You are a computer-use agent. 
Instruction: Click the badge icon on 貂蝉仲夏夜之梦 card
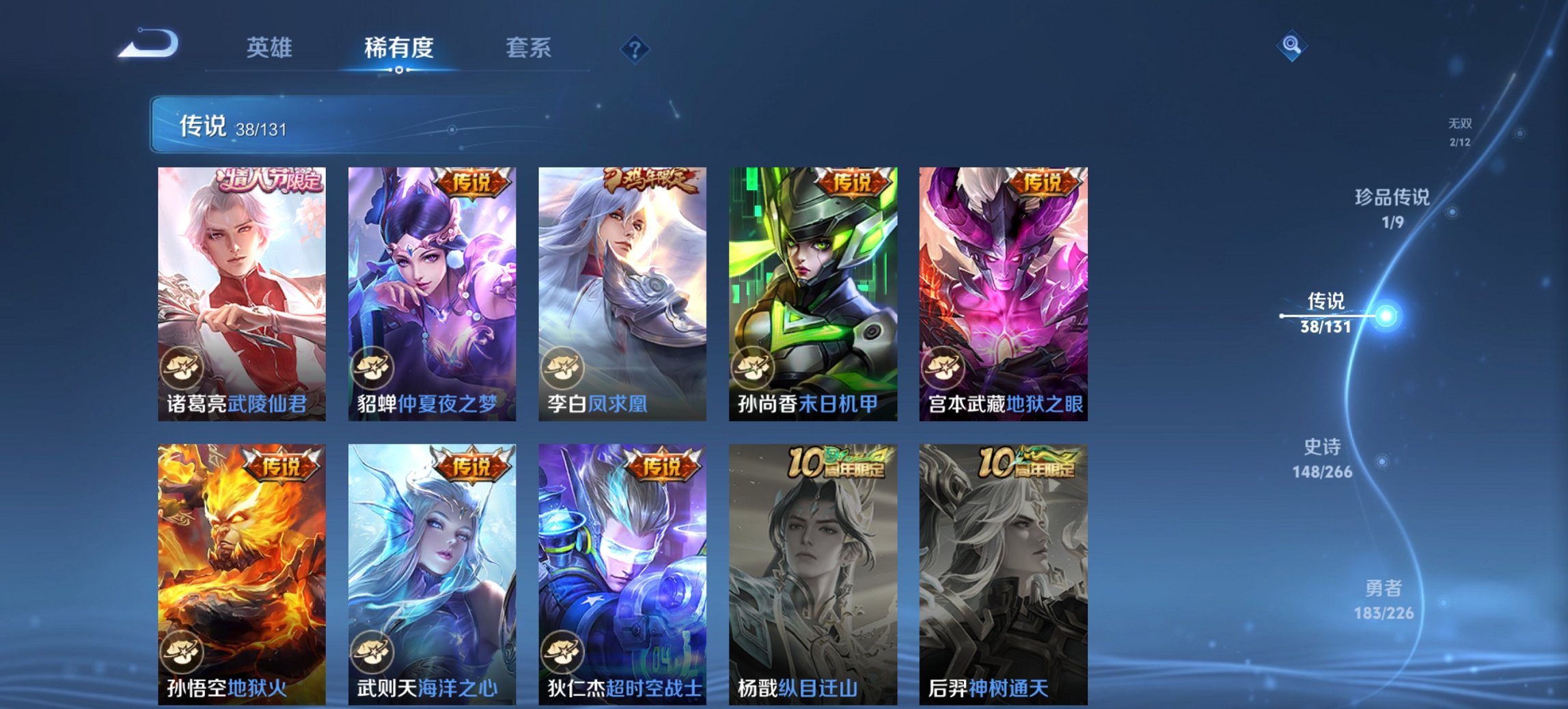pos(372,367)
